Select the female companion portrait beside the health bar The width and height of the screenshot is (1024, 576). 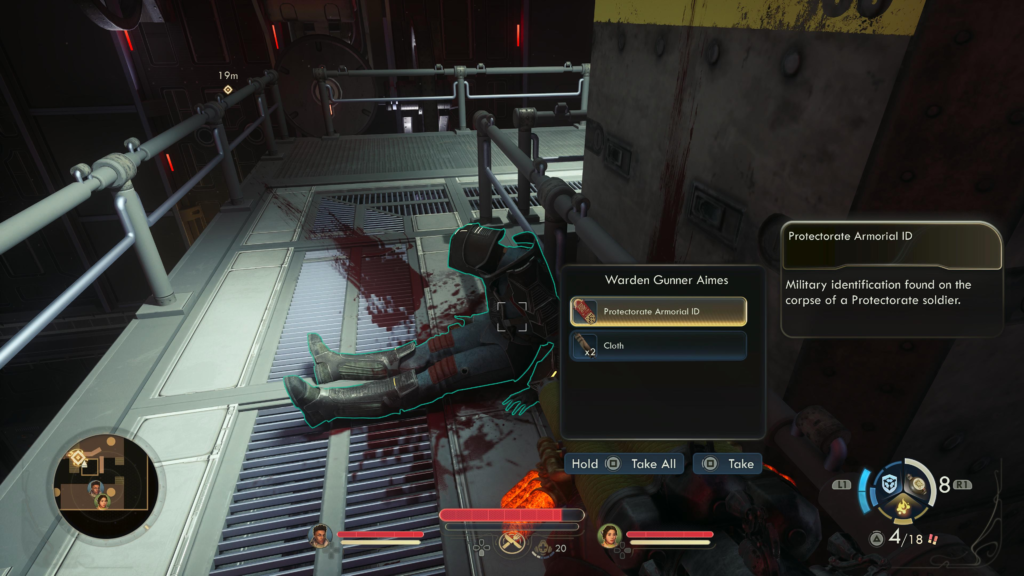coord(609,536)
